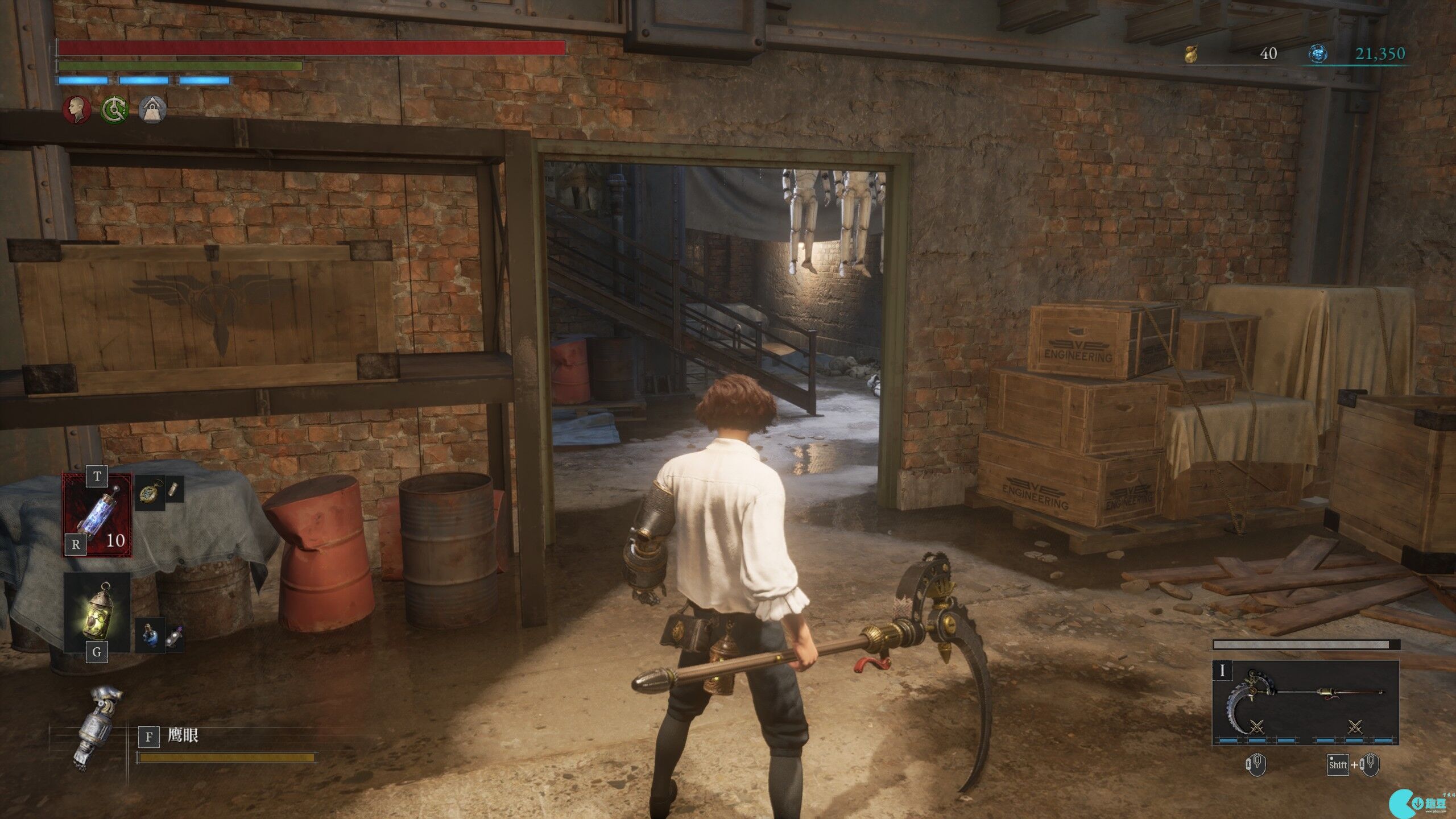The height and width of the screenshot is (819, 1456).
Task: Choose the golden pocket watch item
Action: [150, 493]
